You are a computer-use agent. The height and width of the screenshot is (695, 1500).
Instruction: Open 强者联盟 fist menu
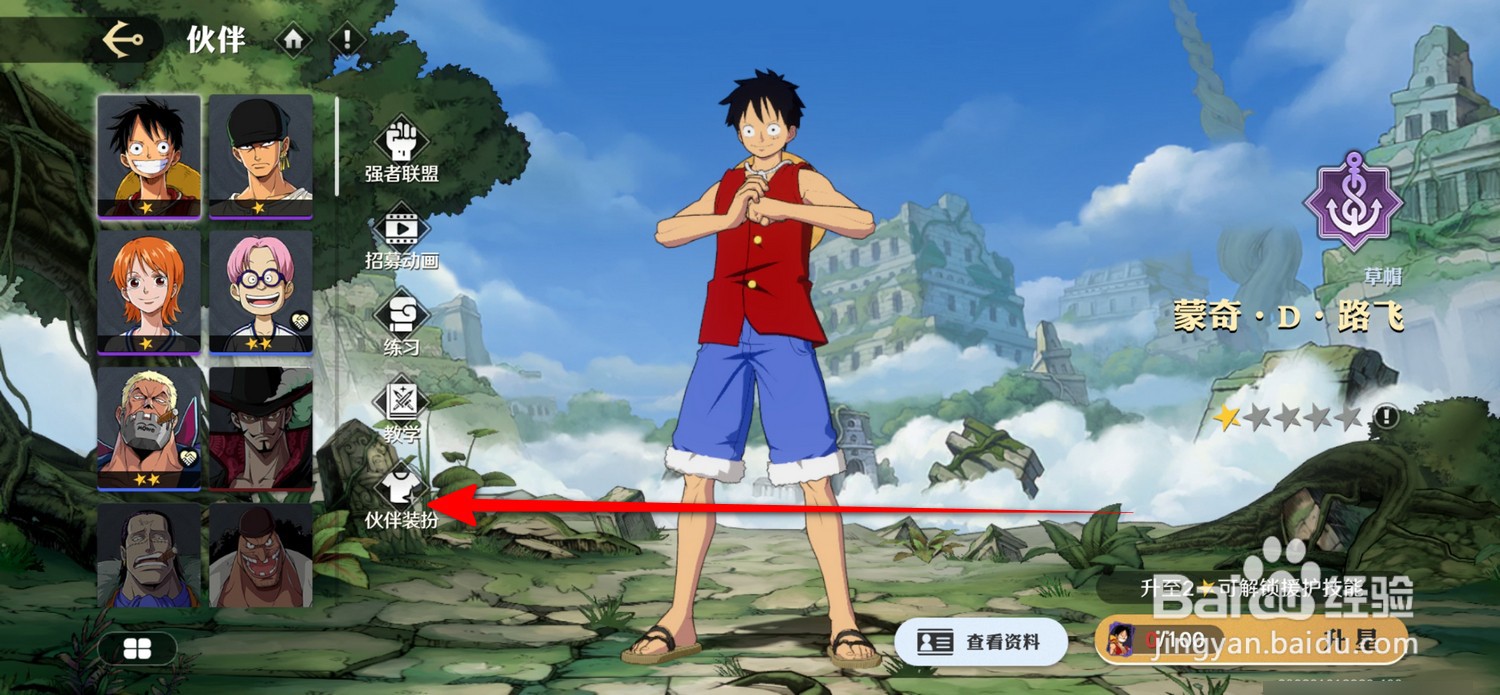(x=401, y=152)
